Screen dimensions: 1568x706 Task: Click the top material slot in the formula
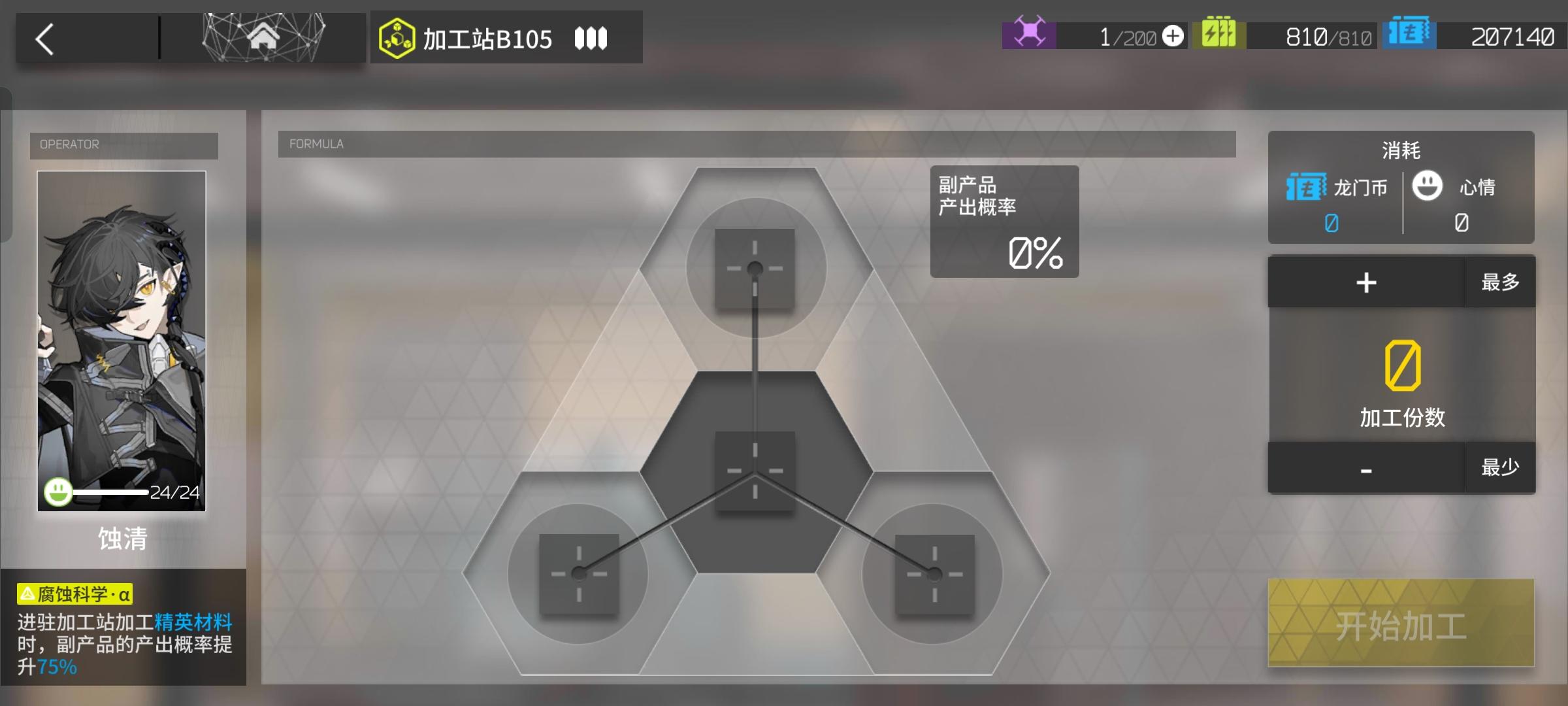[x=756, y=267]
